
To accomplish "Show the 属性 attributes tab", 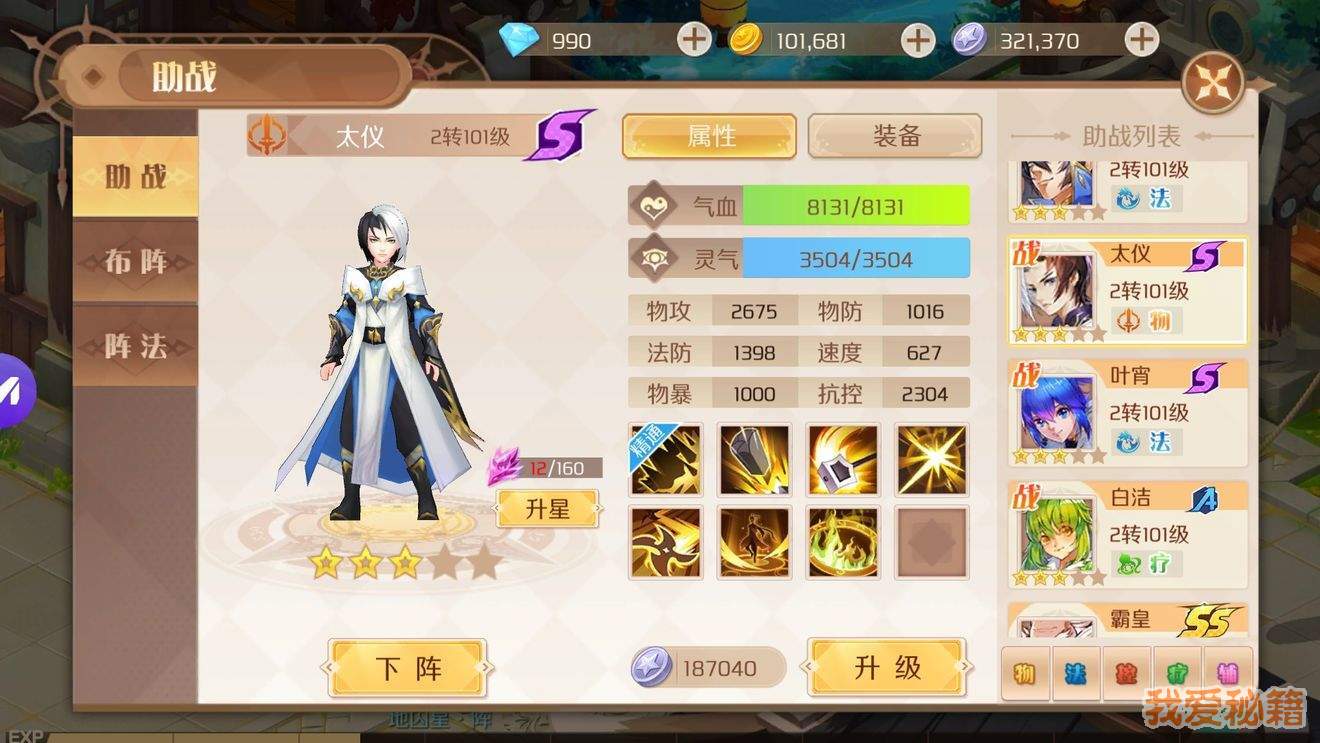I will point(710,136).
